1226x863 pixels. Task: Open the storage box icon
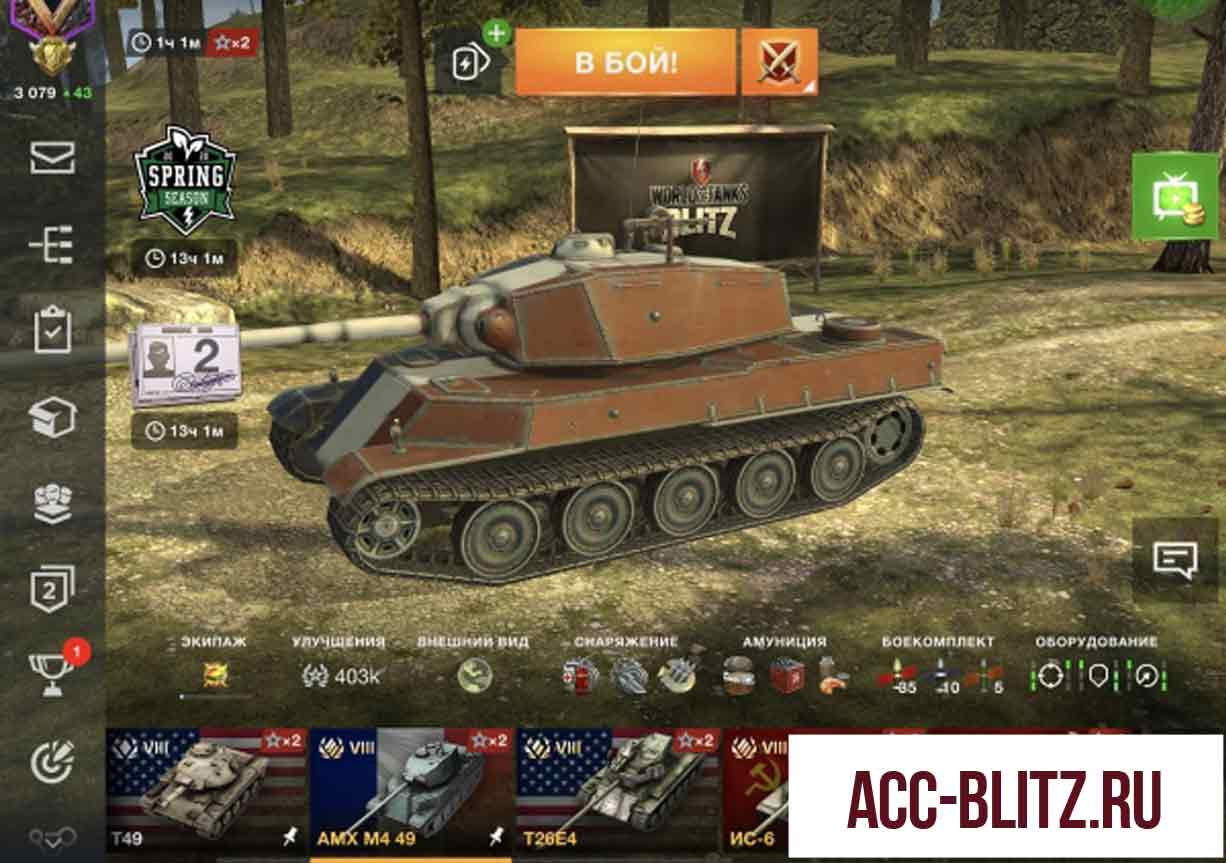pos(52,417)
